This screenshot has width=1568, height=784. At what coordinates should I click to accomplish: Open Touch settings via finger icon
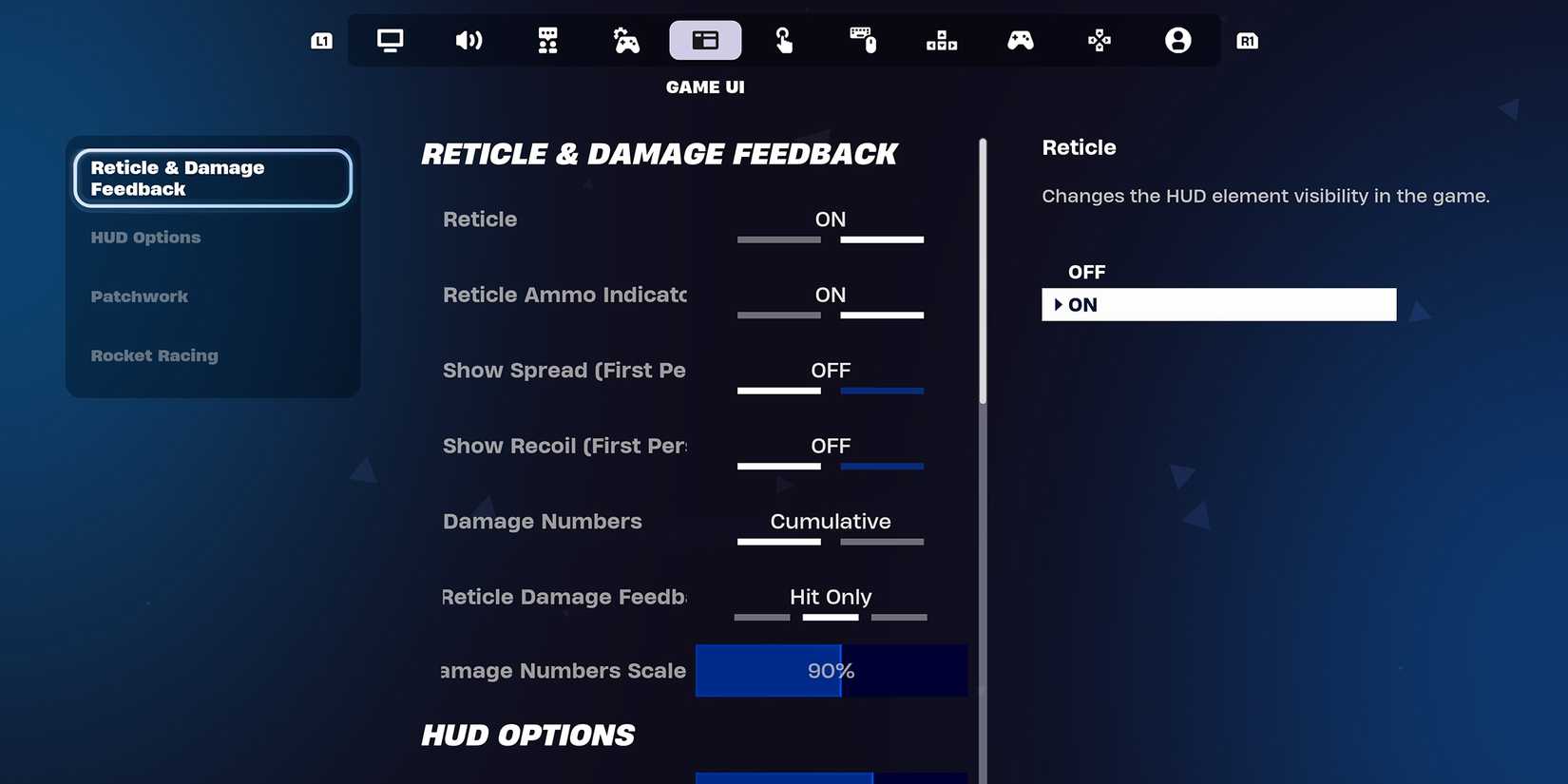[x=784, y=40]
